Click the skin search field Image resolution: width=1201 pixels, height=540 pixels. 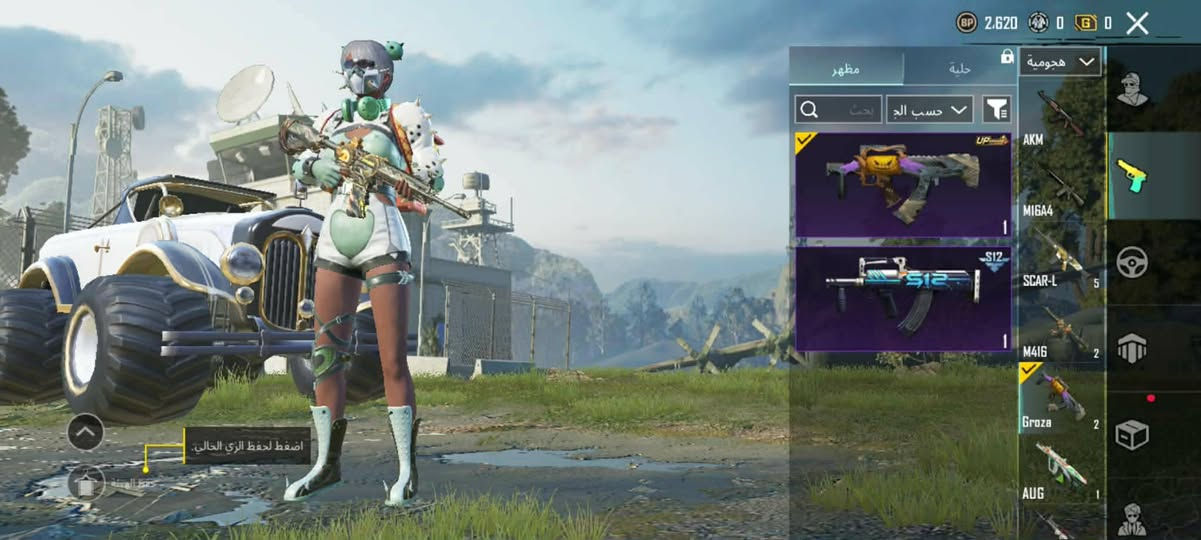[838, 109]
